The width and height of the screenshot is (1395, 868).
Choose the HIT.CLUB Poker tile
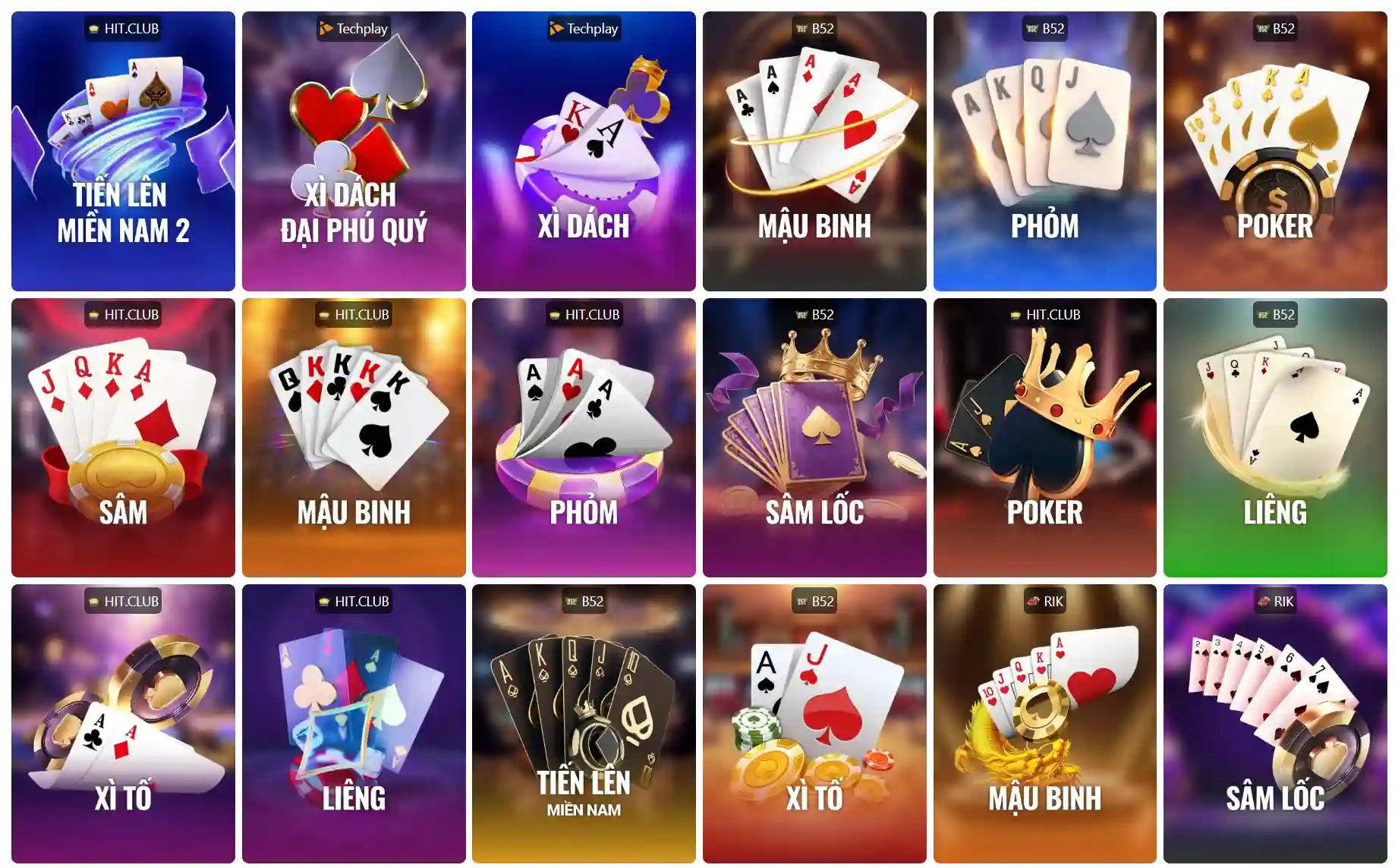[1044, 437]
